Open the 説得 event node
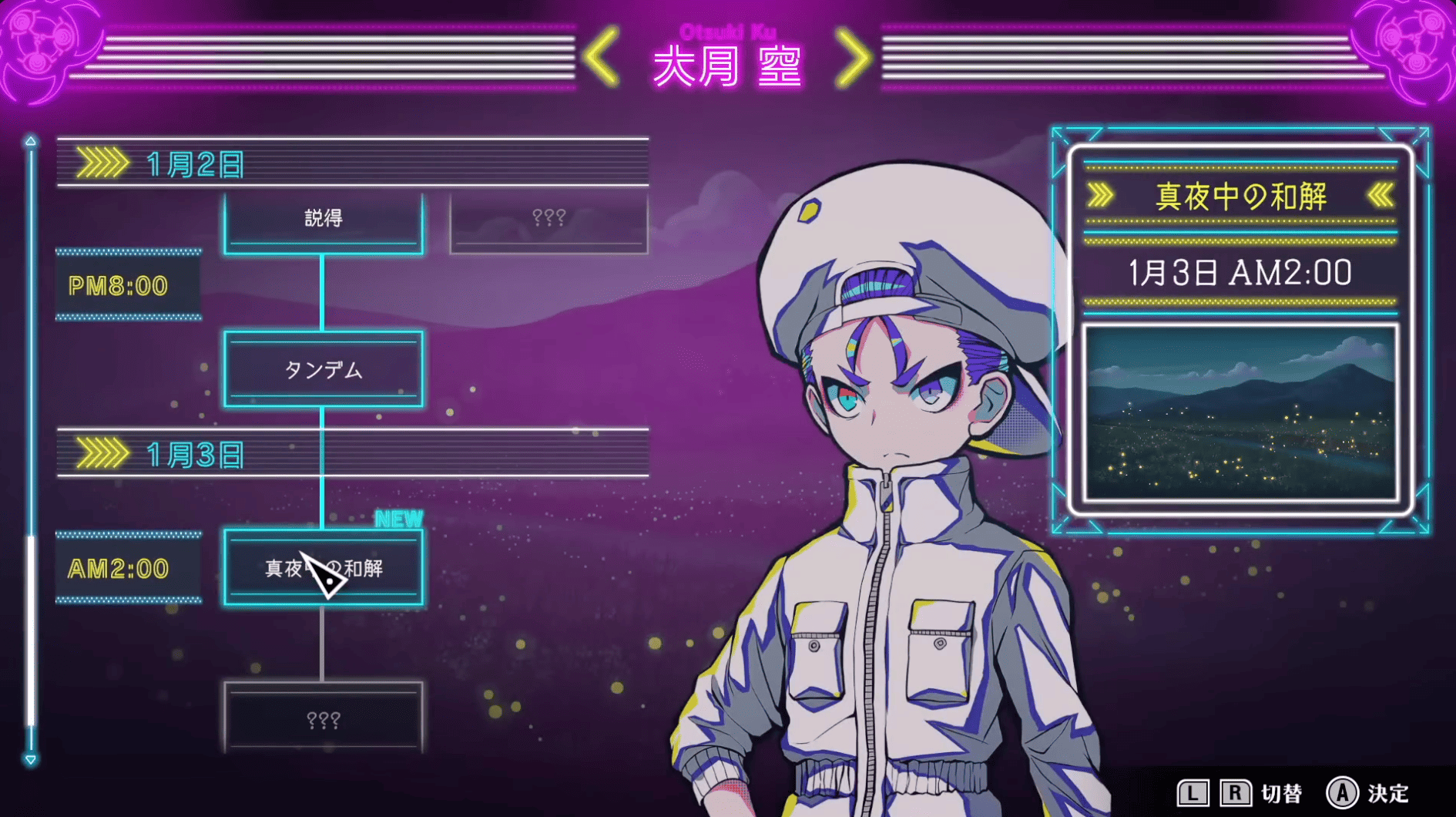The height and width of the screenshot is (817, 1456). 324,218
